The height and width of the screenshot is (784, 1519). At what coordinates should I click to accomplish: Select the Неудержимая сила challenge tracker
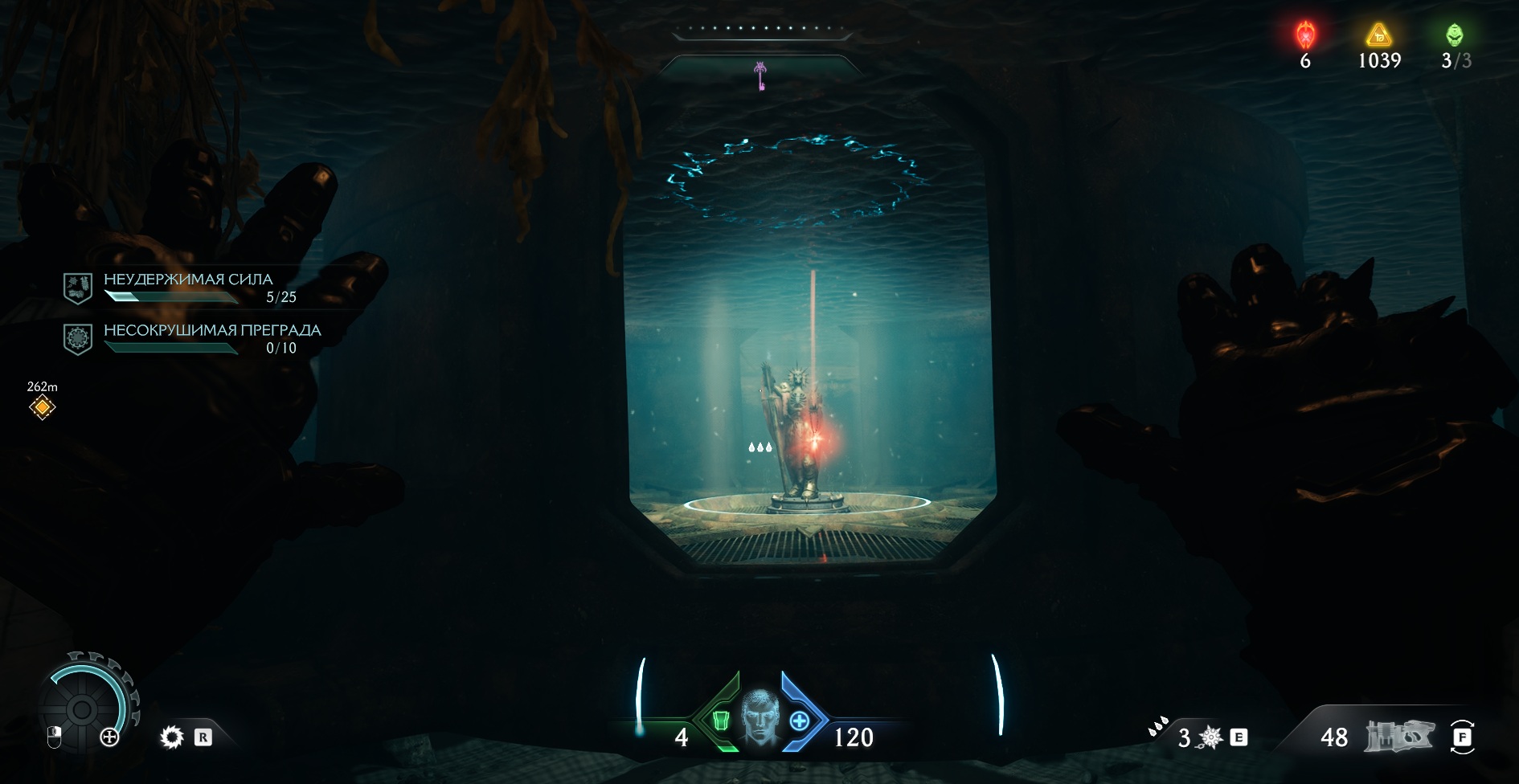[187, 288]
